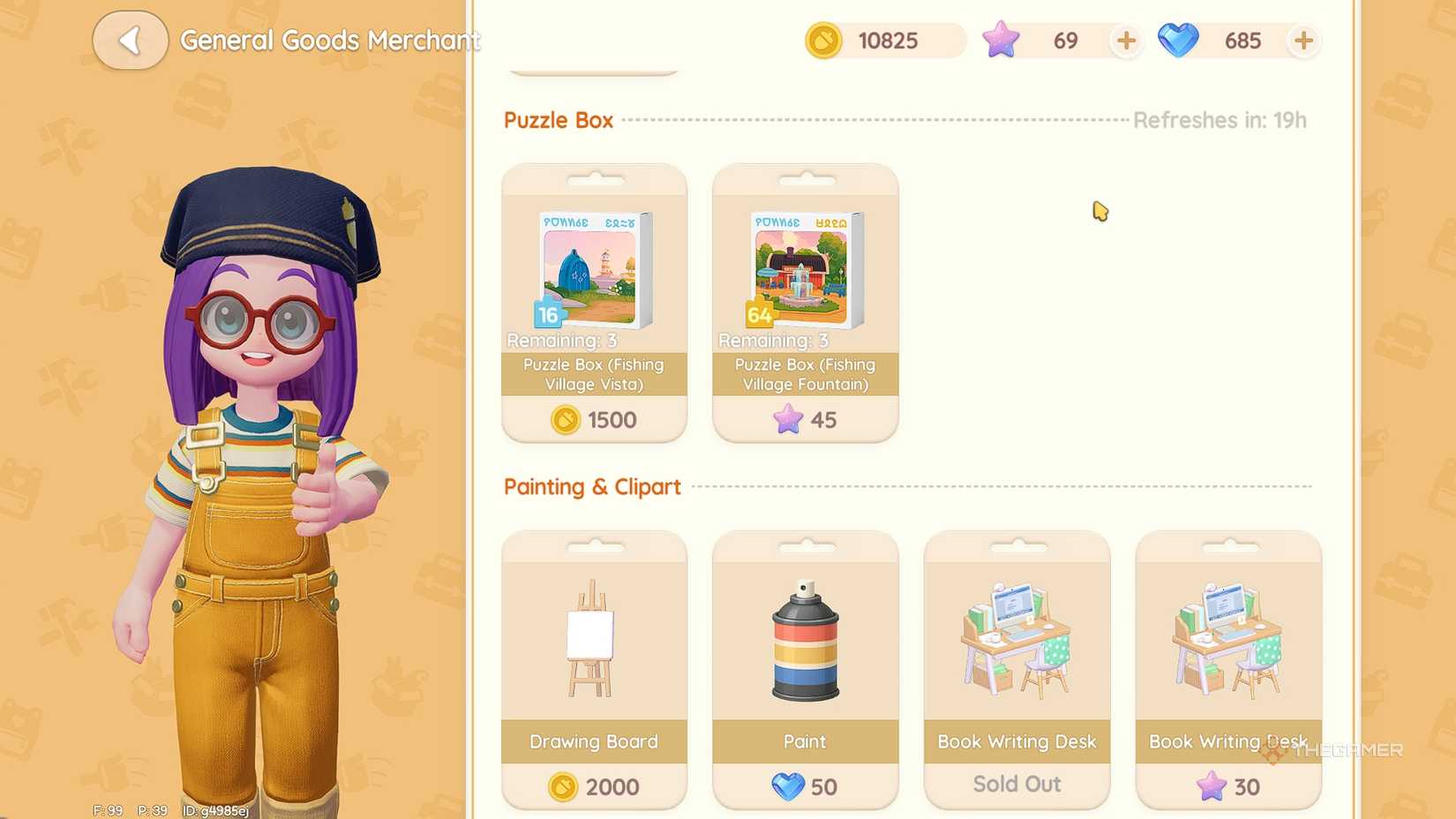Click the Puzzle Box section header
Viewport: 1456px width, 819px height.
coord(559,120)
